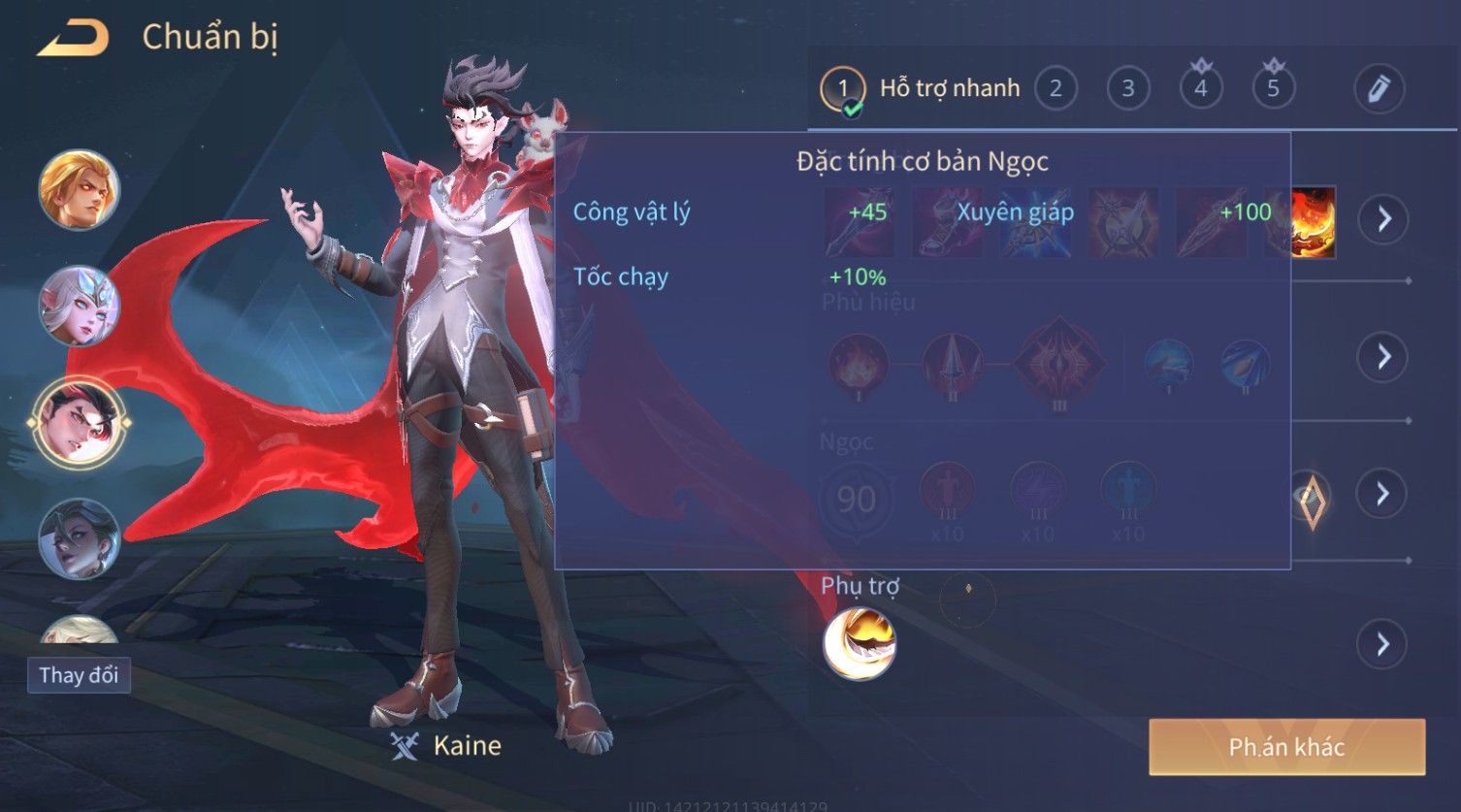Expand the Ngọc row arrow

point(1383,495)
